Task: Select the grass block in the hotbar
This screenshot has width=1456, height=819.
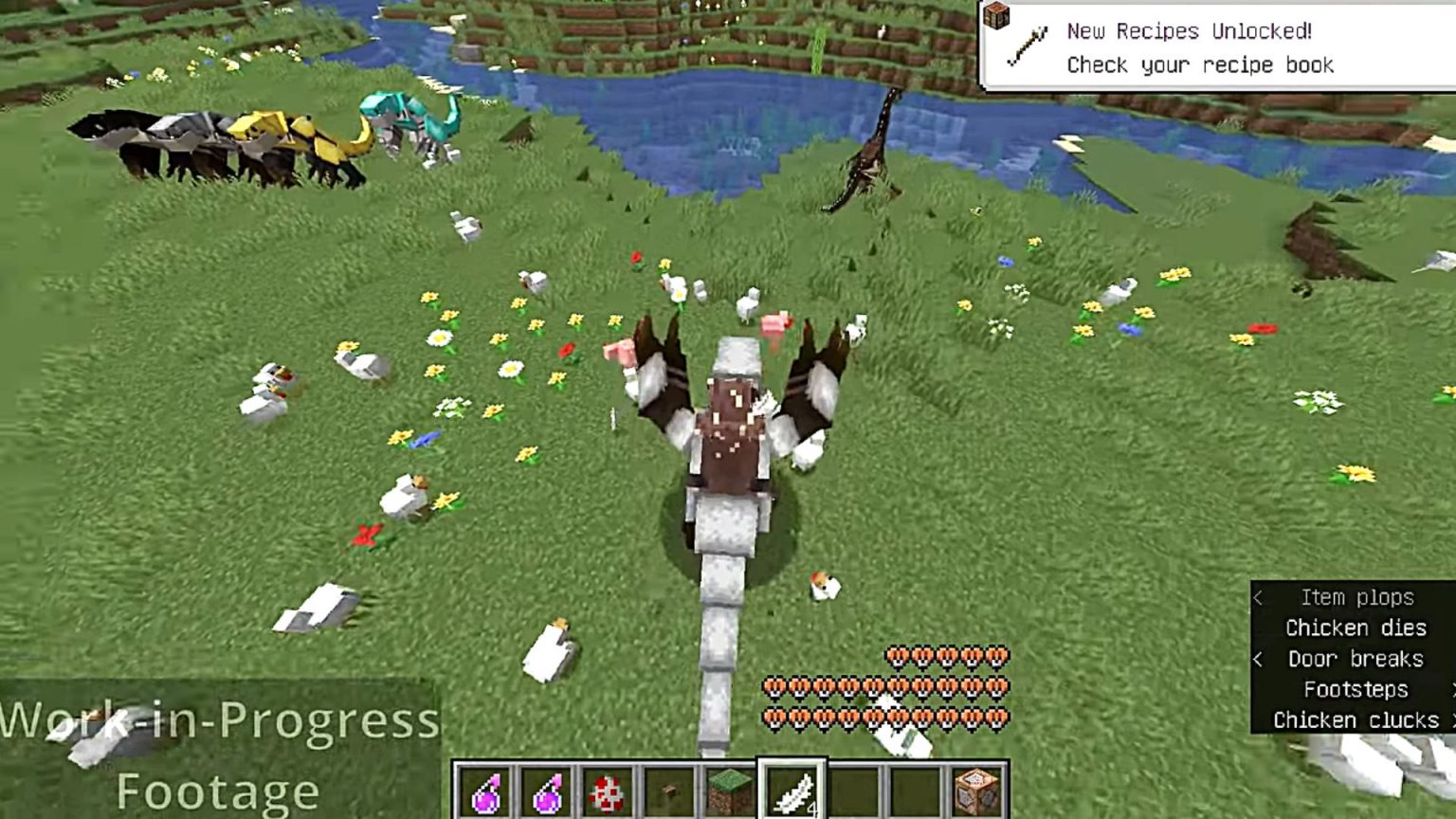Action: click(732, 788)
